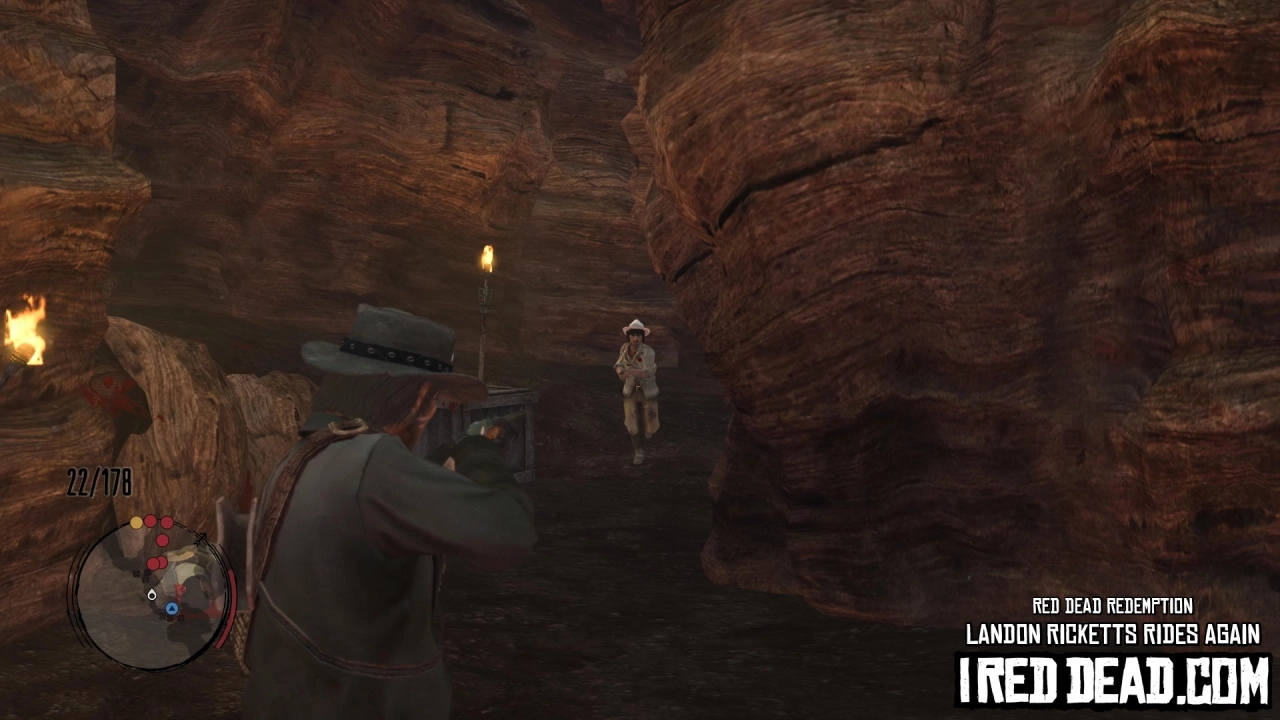The width and height of the screenshot is (1280, 720).
Task: Select the blue objective triangle on the minimap
Action: tap(171, 609)
